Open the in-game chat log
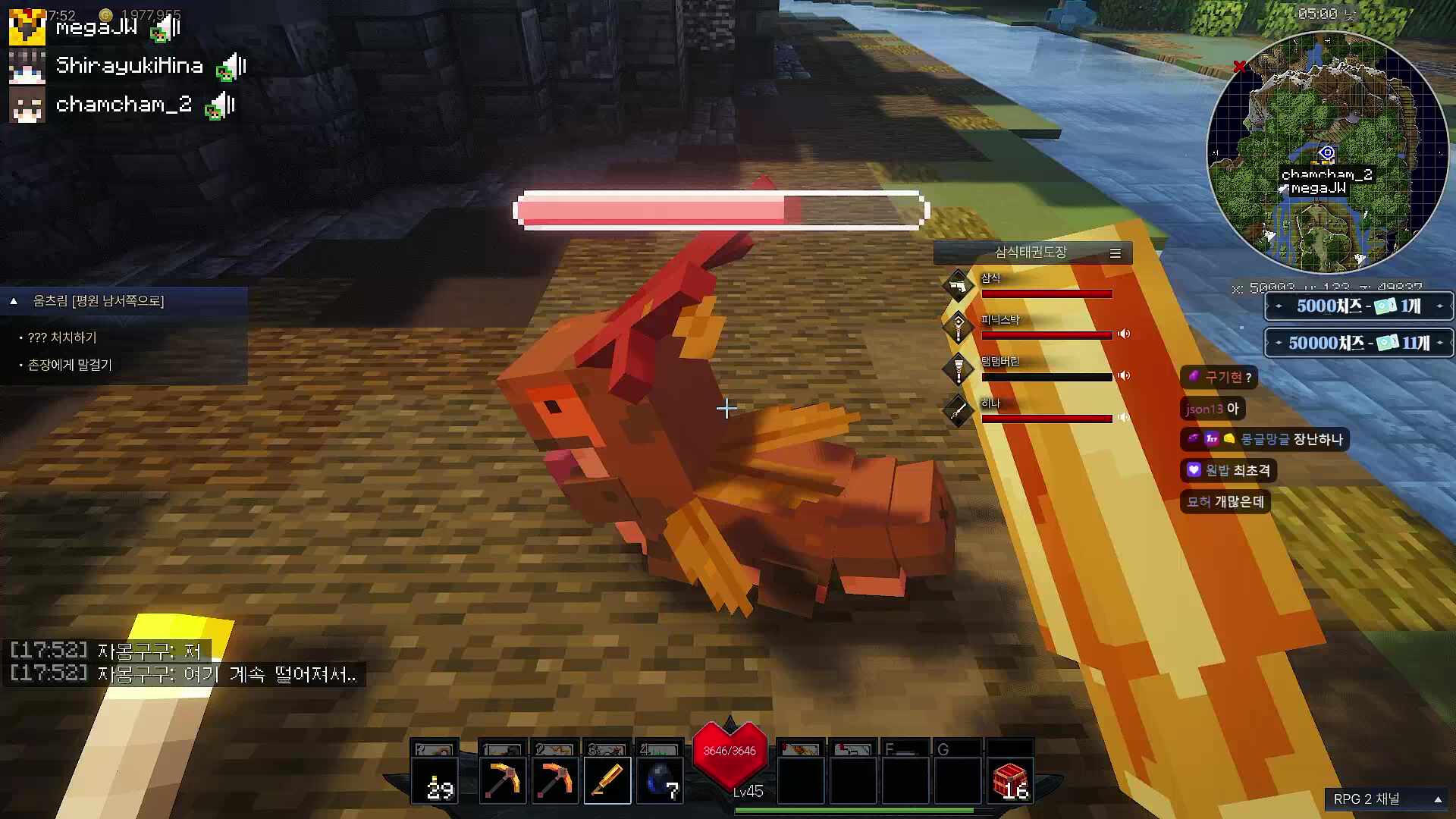 pyautogui.click(x=184, y=663)
